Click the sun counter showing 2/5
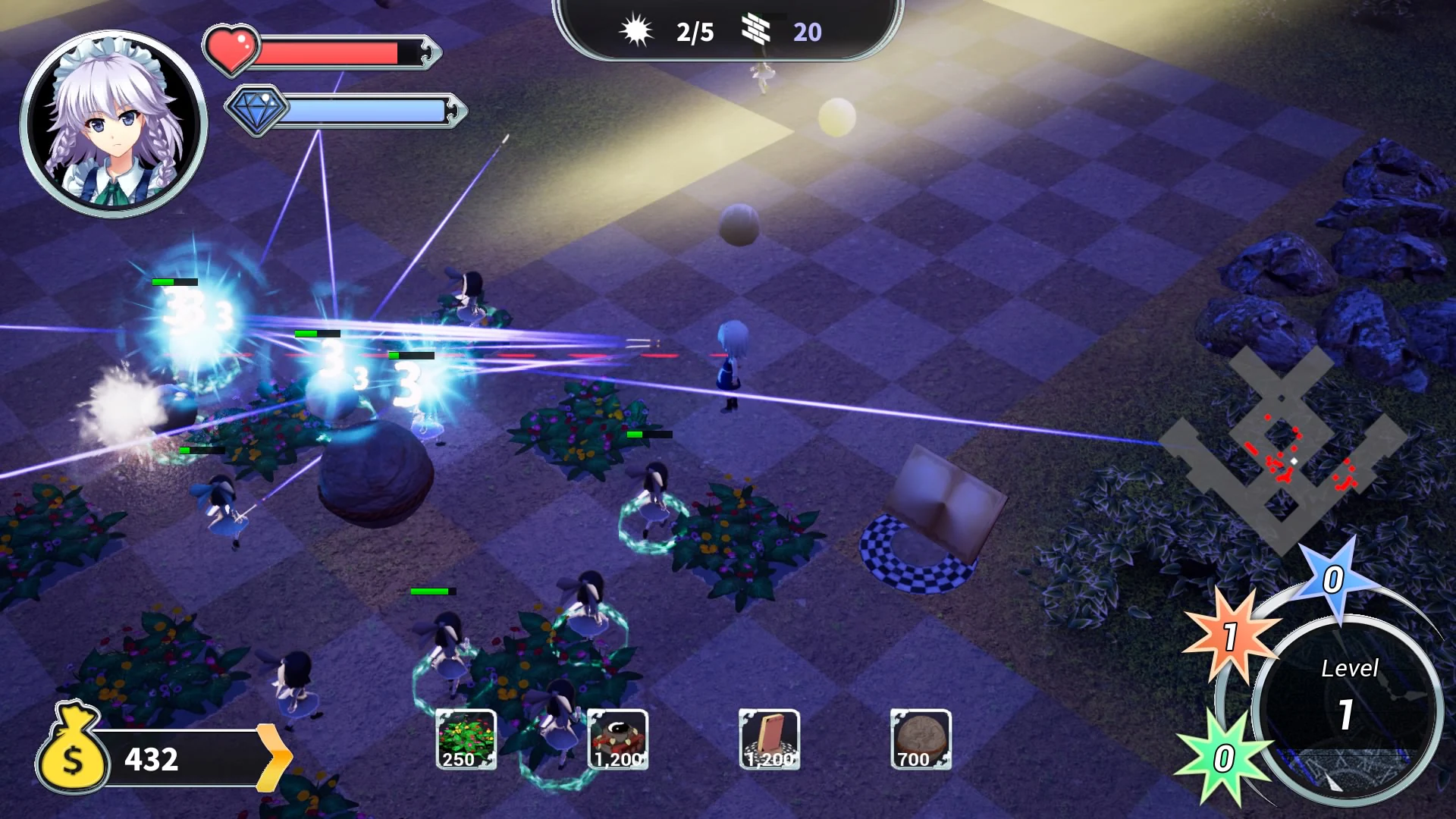The width and height of the screenshot is (1456, 819). coord(680,32)
